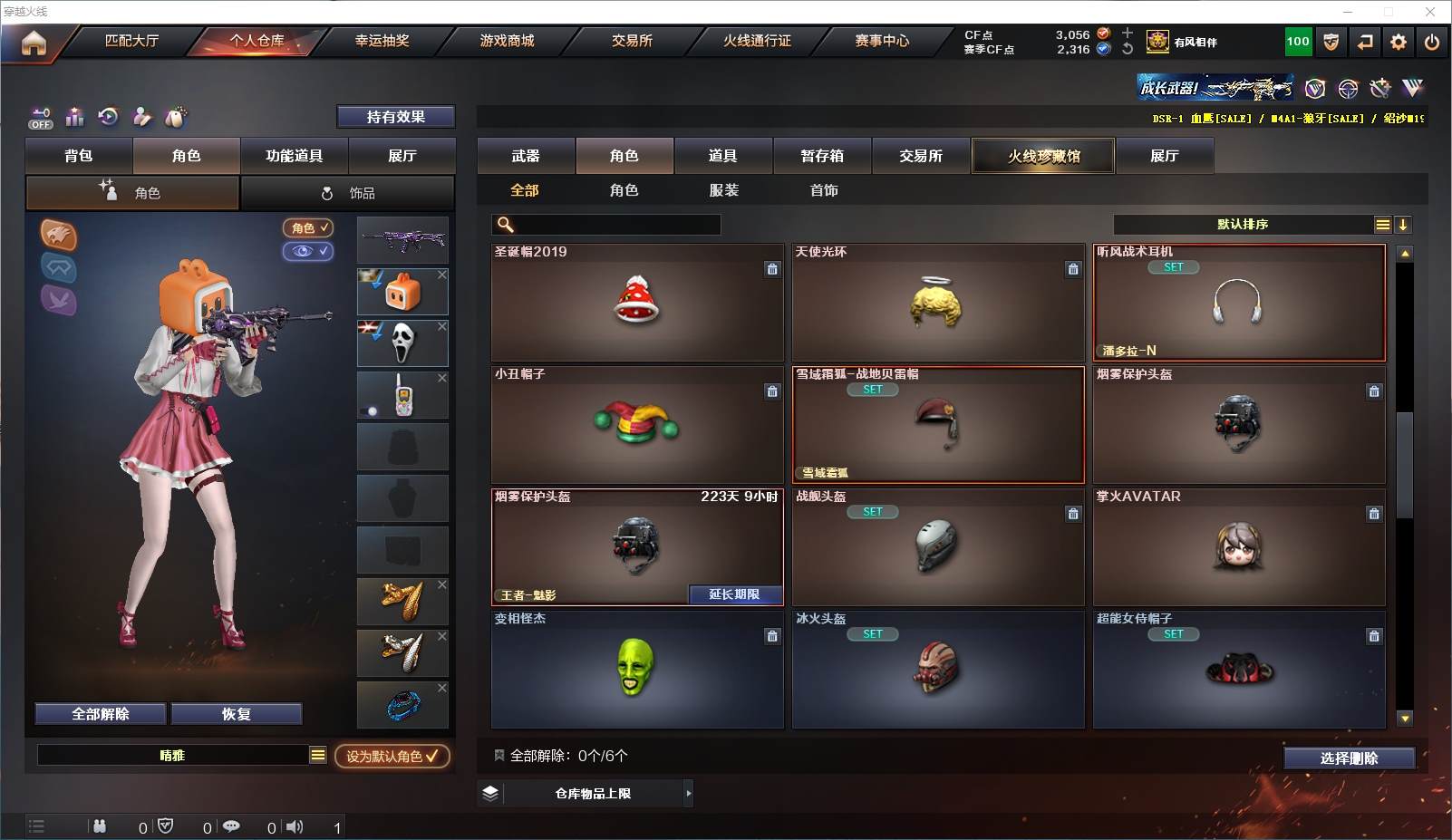1452x840 pixels.
Task: Click the home icon button
Action: point(34,43)
